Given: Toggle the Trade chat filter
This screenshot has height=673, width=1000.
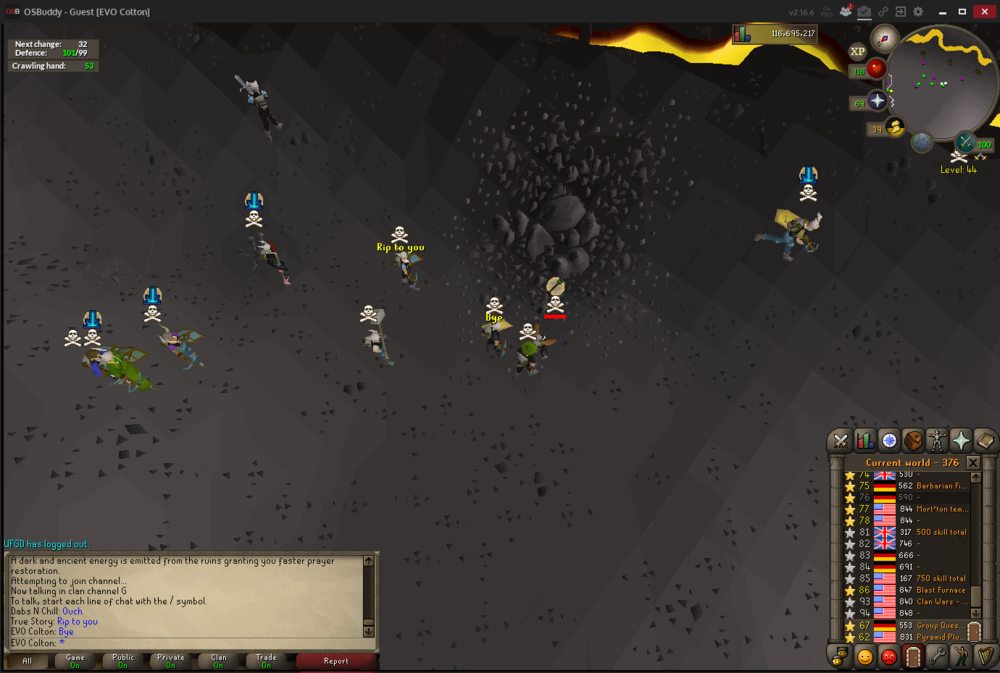Looking at the screenshot, I should [x=266, y=660].
